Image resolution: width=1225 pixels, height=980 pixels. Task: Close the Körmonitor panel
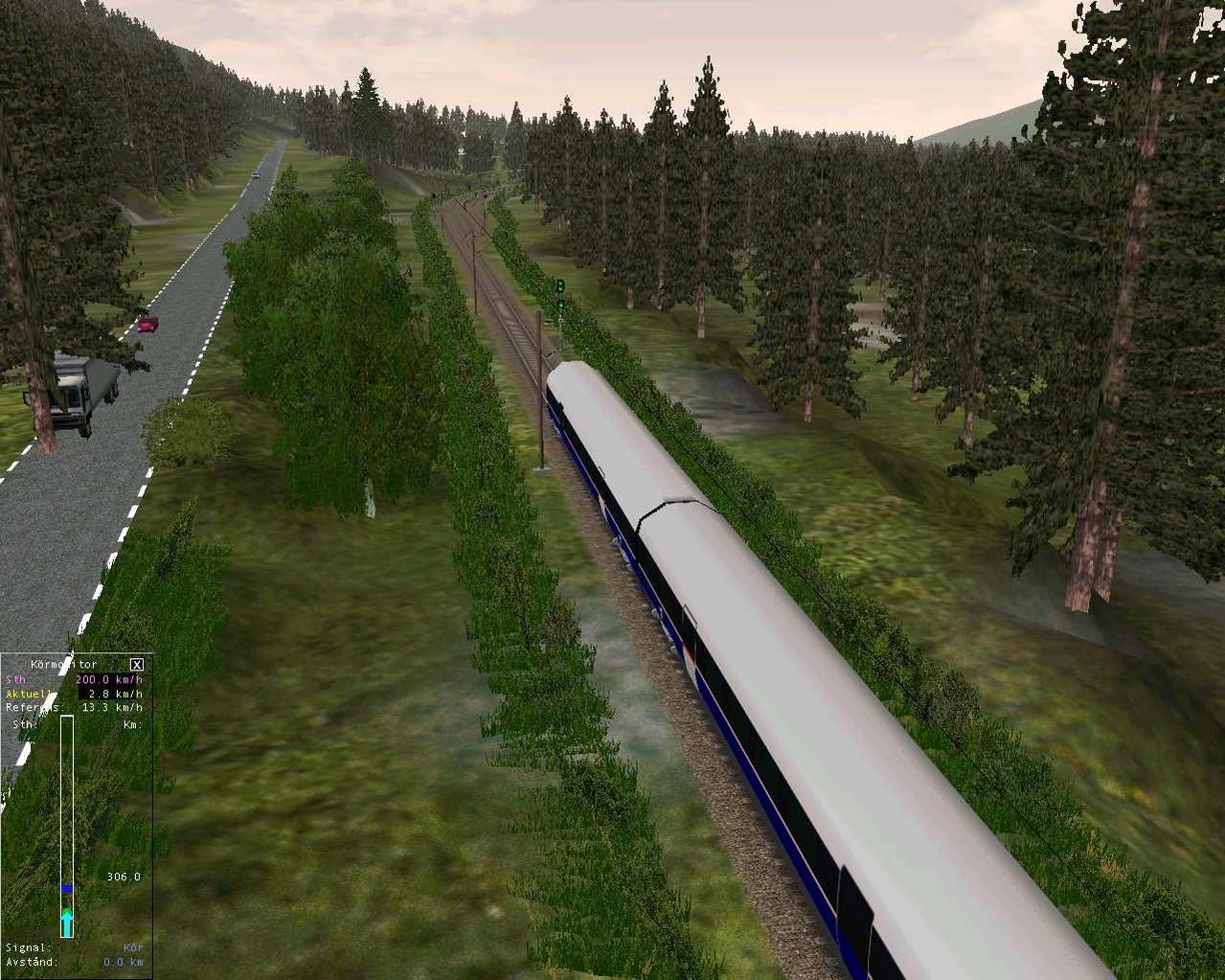point(137,664)
